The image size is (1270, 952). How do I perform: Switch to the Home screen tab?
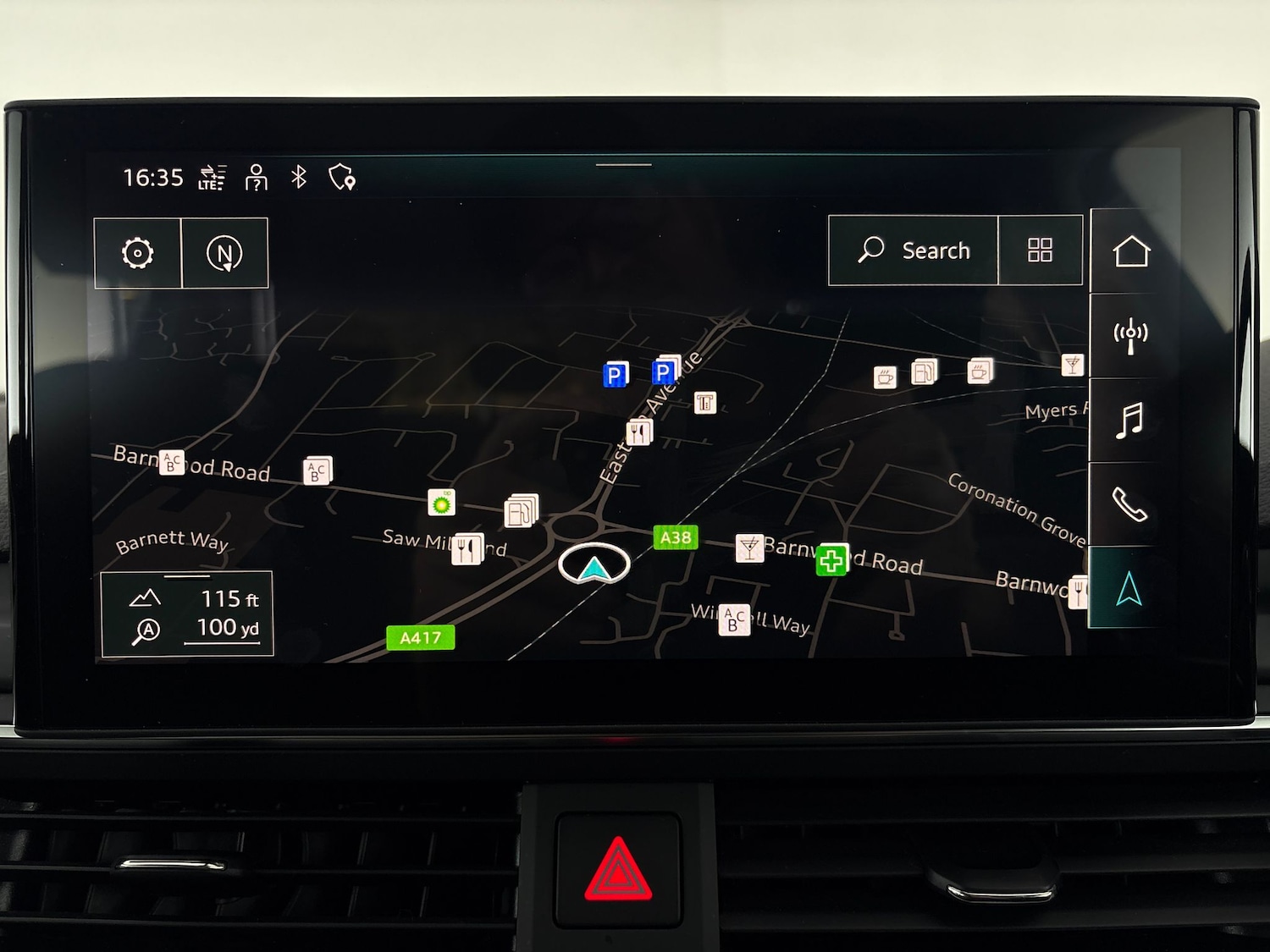tap(1129, 250)
